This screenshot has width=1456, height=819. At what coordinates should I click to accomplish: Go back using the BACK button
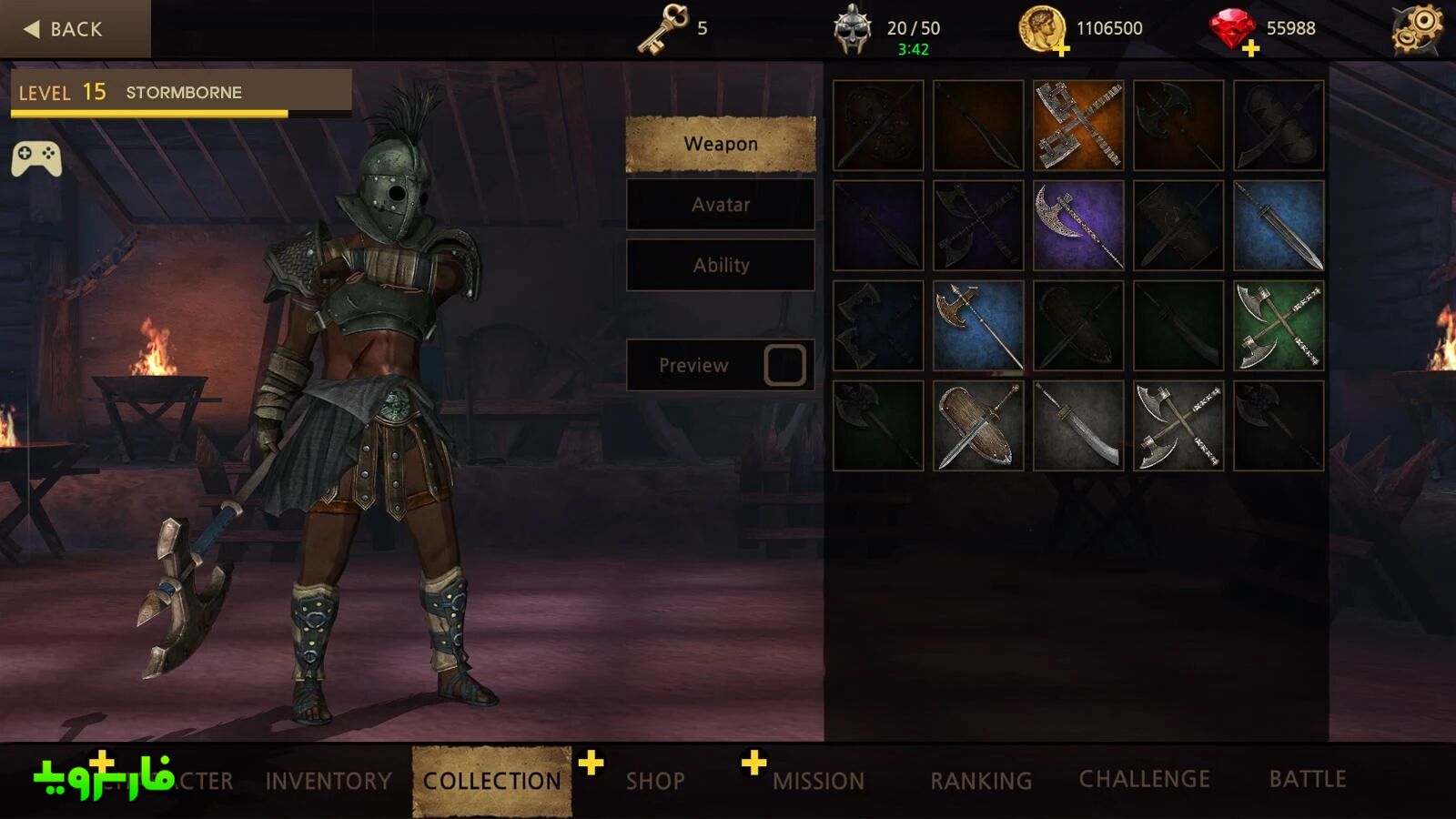point(66,29)
